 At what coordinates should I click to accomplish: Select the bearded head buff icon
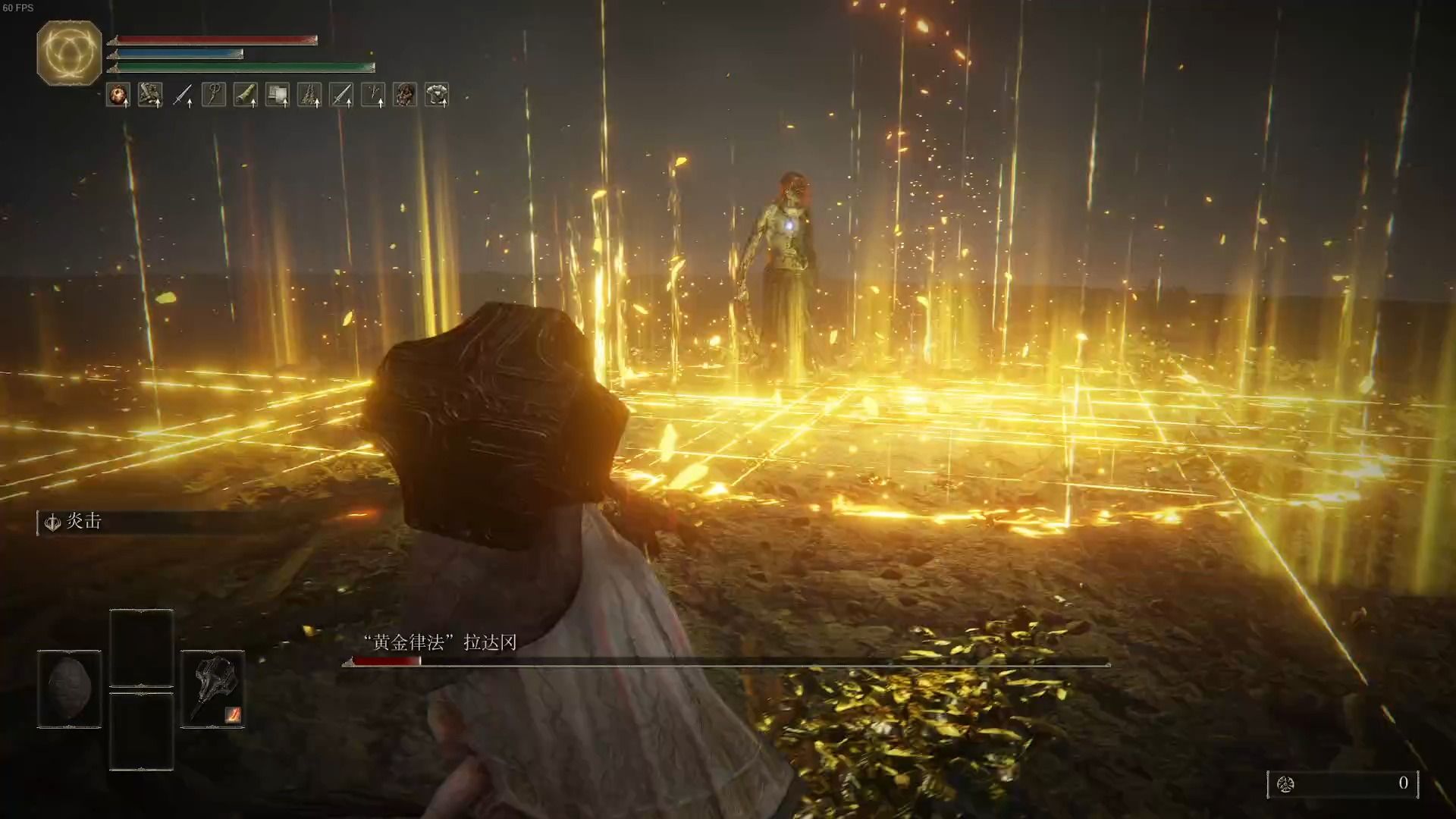[x=405, y=95]
